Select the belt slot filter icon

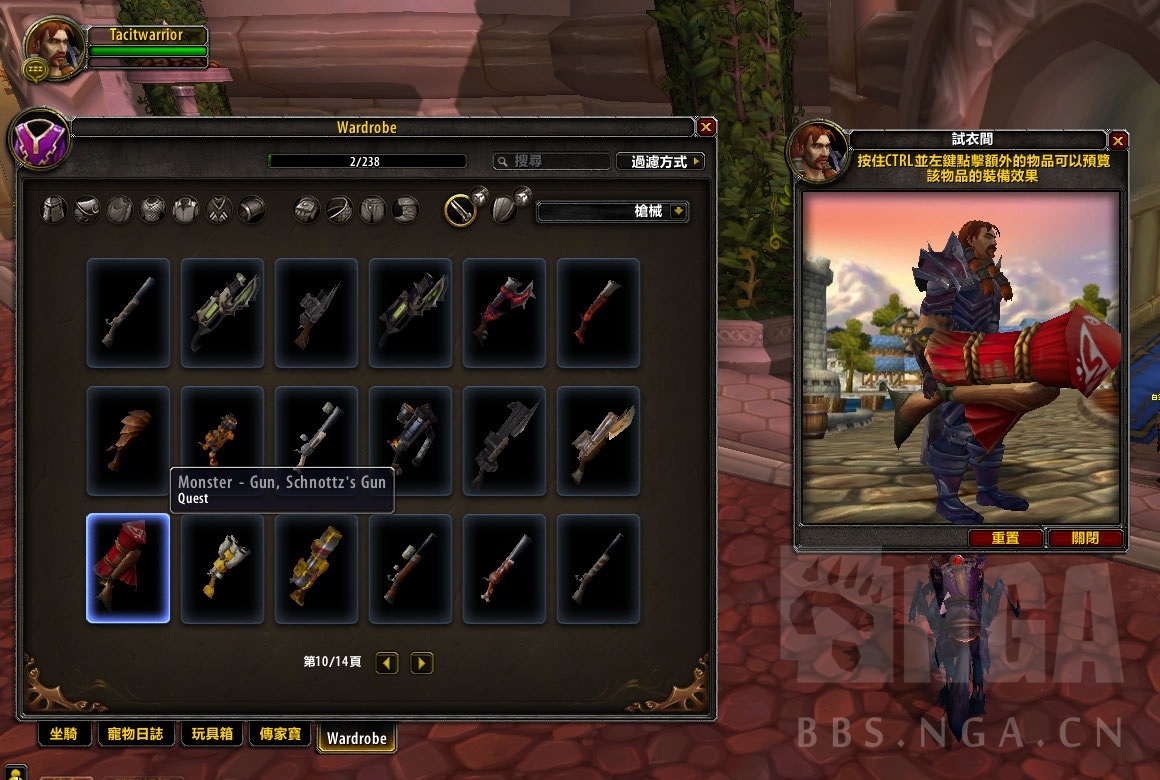pyautogui.click(x=339, y=210)
